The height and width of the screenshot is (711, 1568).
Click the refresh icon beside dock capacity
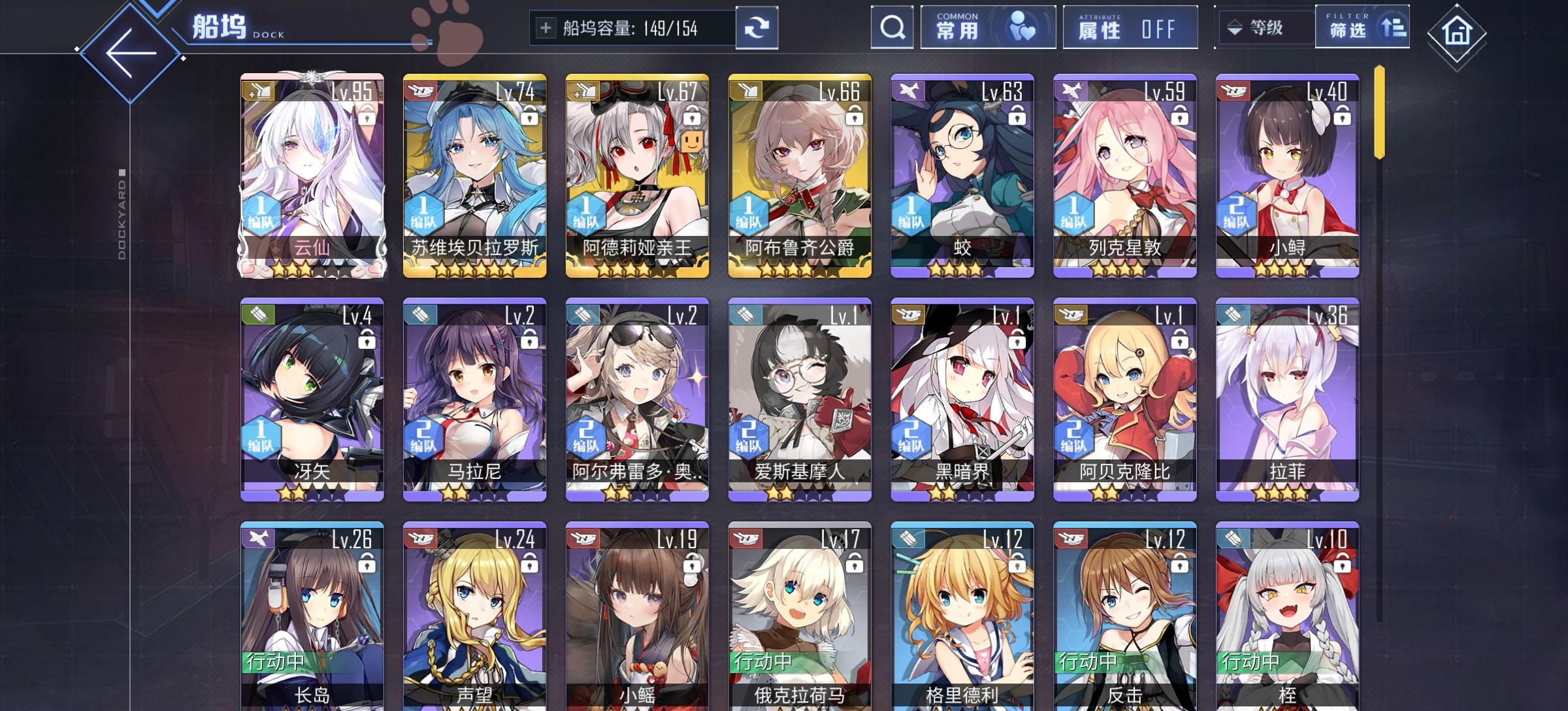click(x=758, y=29)
